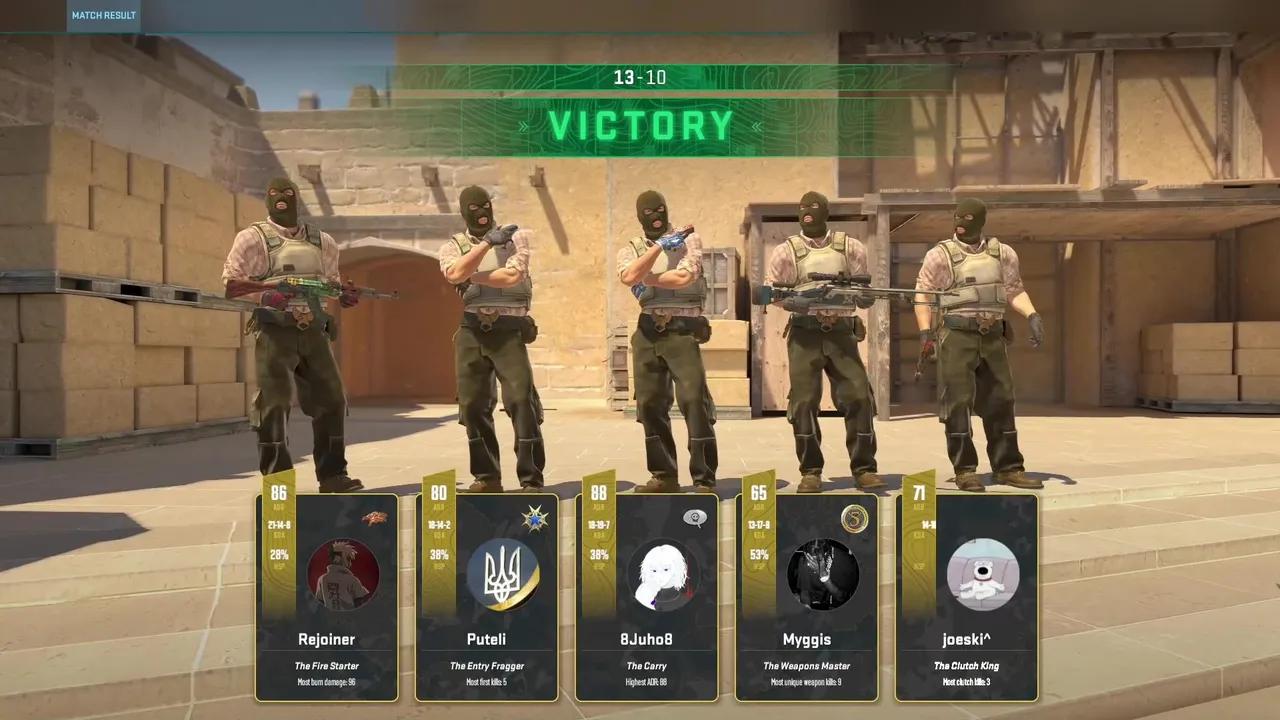Select joeski^ Clutch King card
This screenshot has width=1280, height=720.
967,640
